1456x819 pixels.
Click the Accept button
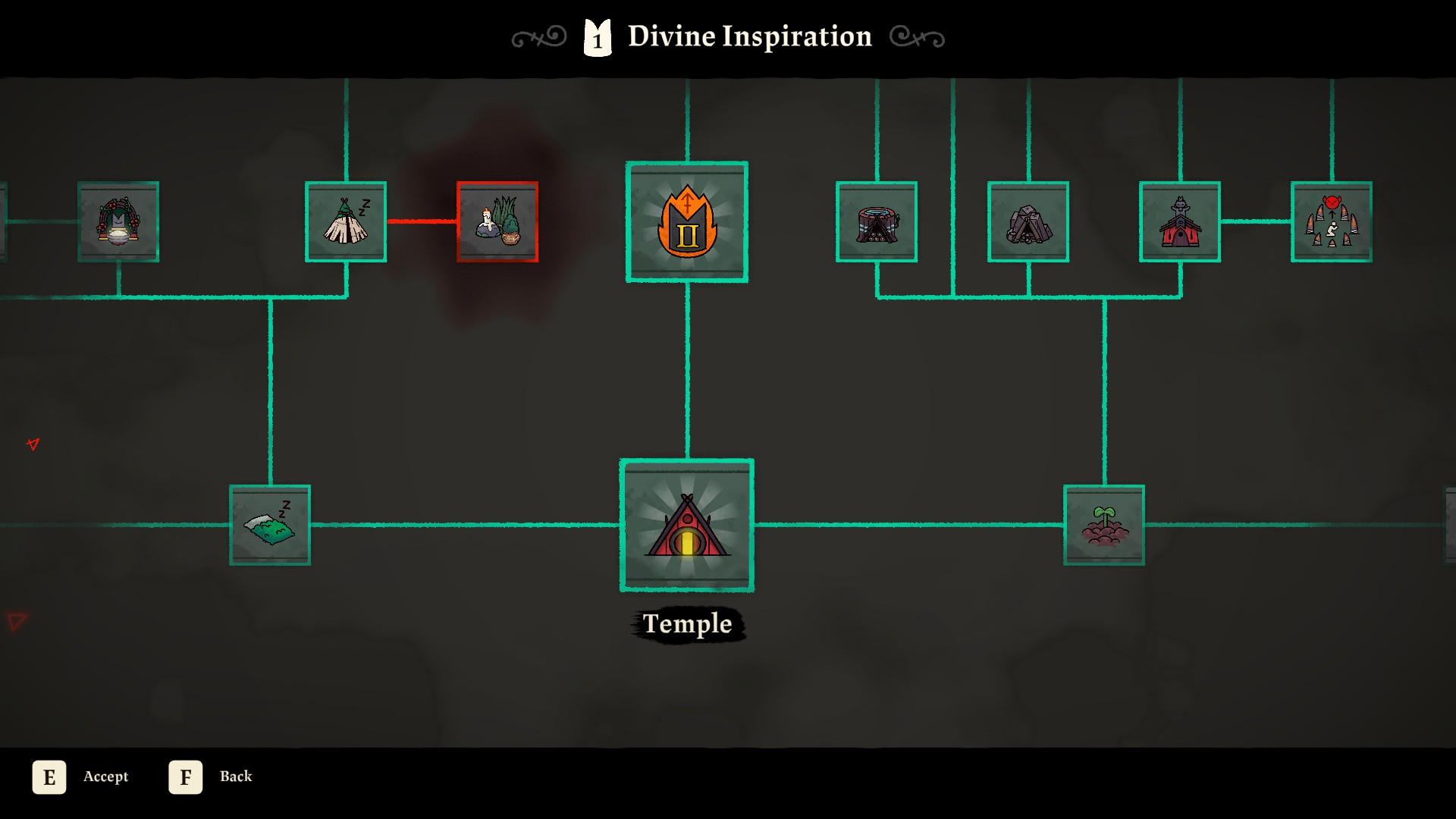106,777
